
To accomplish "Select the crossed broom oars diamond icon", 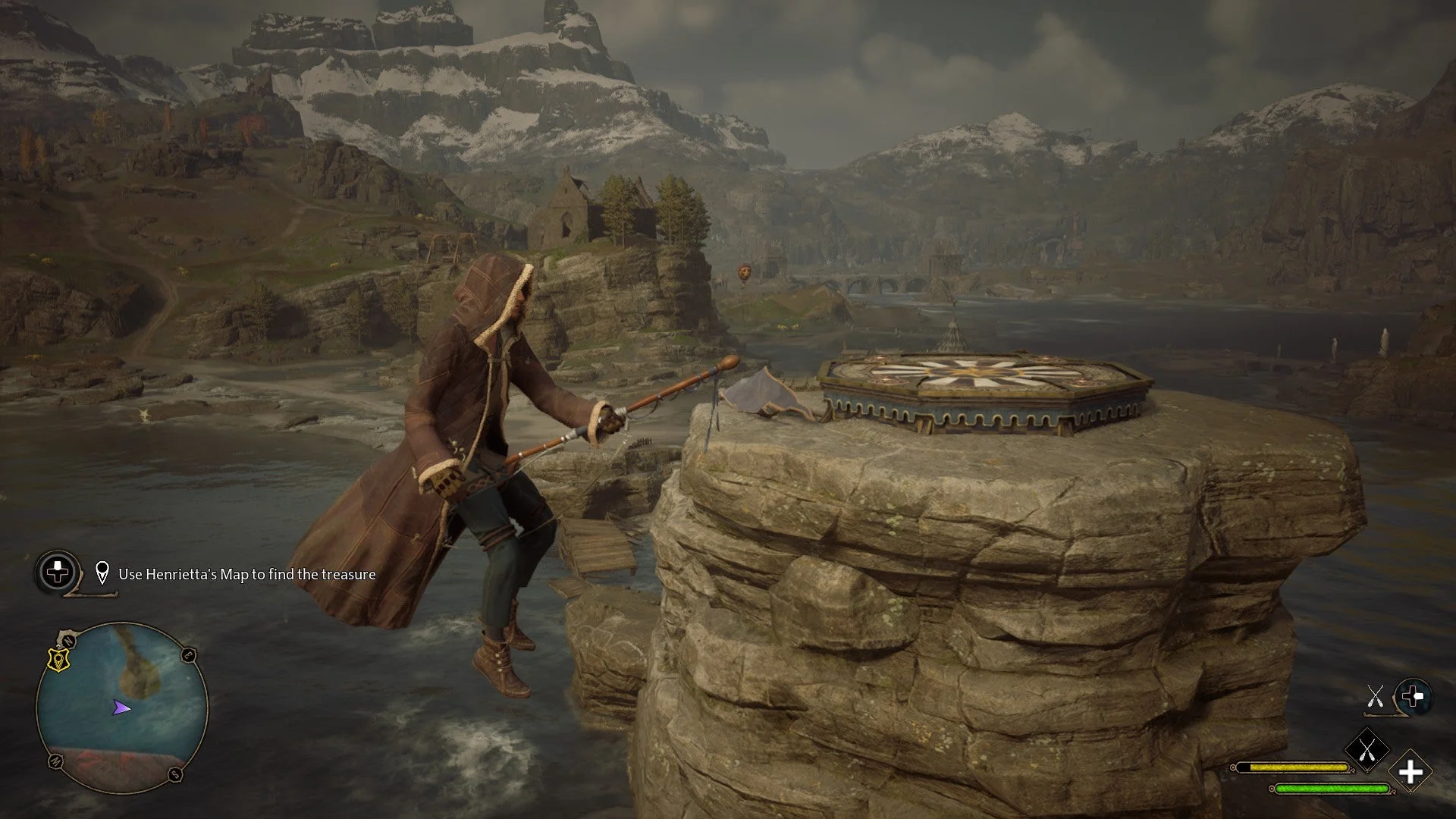I will click(1367, 751).
